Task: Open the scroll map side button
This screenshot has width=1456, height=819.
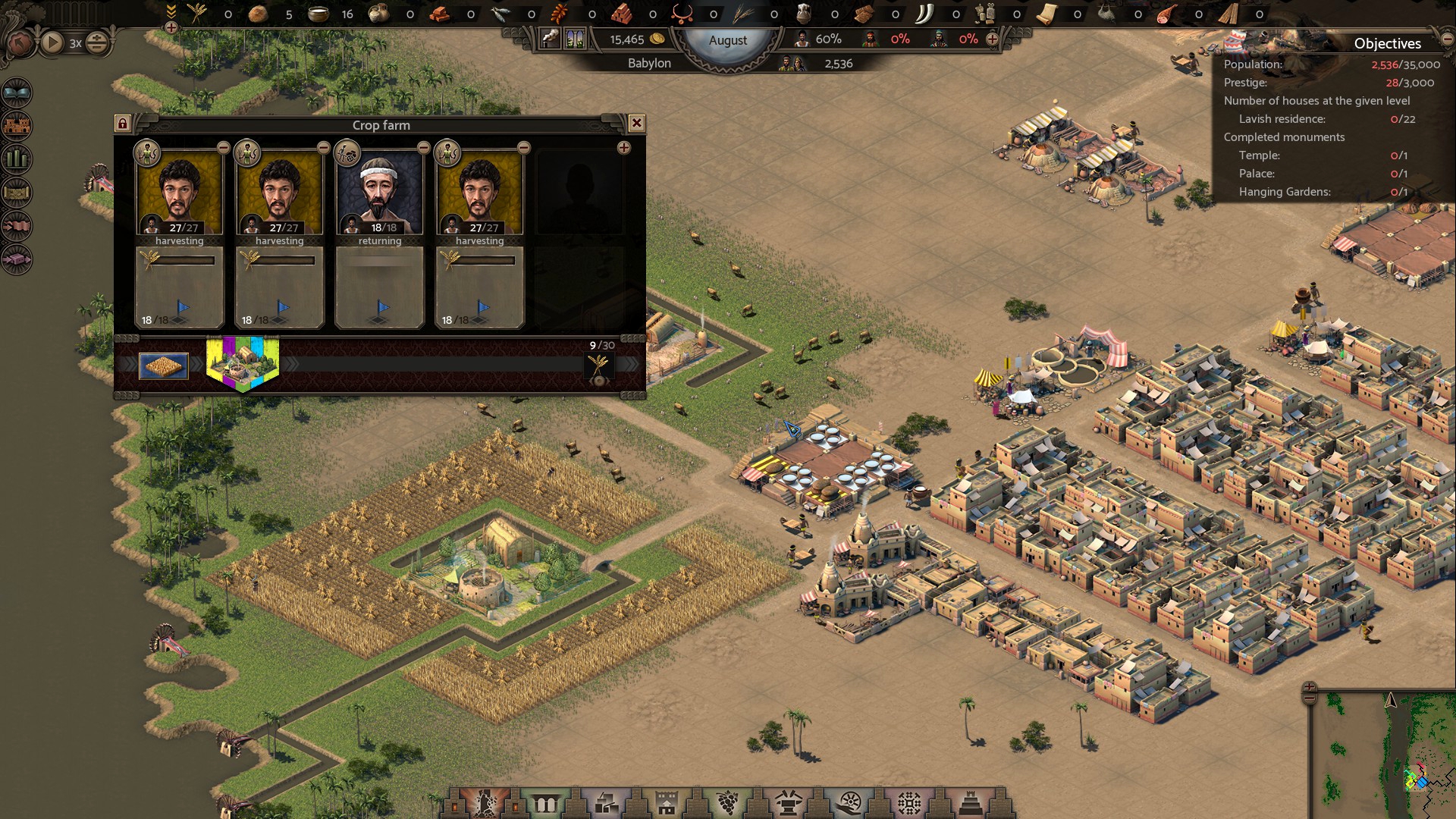Action: [17, 193]
